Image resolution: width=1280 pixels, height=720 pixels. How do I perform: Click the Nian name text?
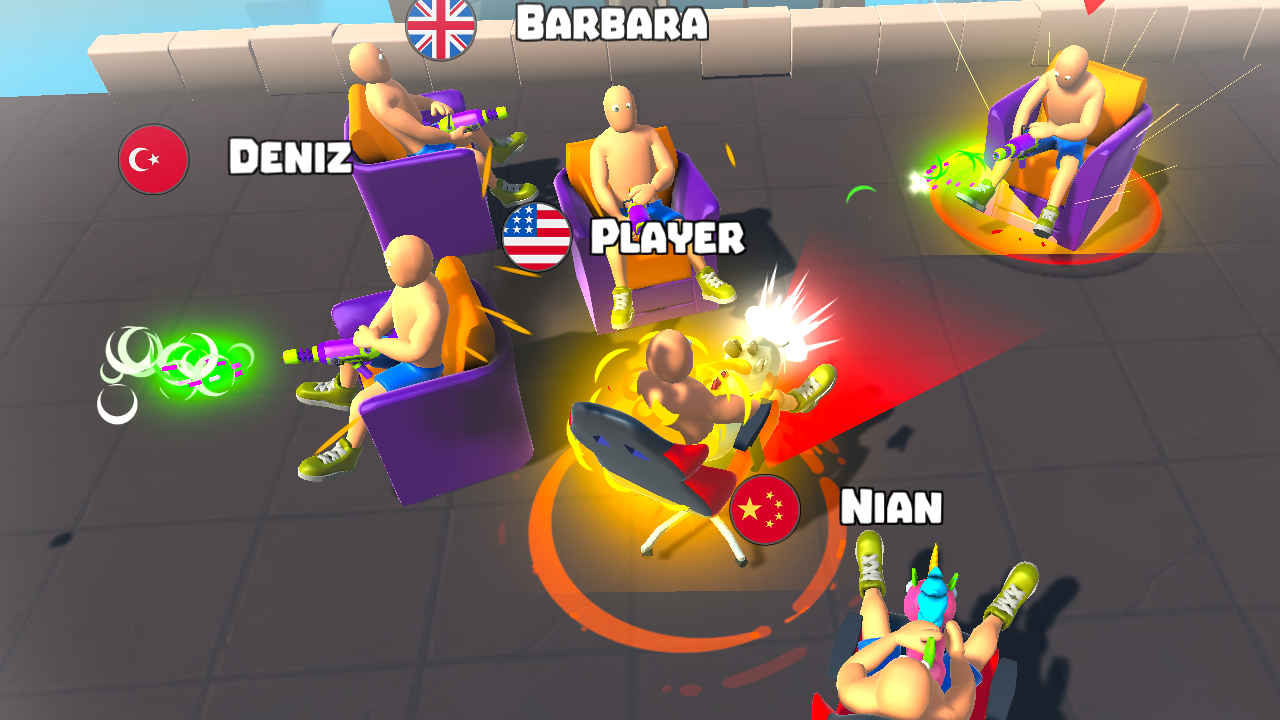891,509
